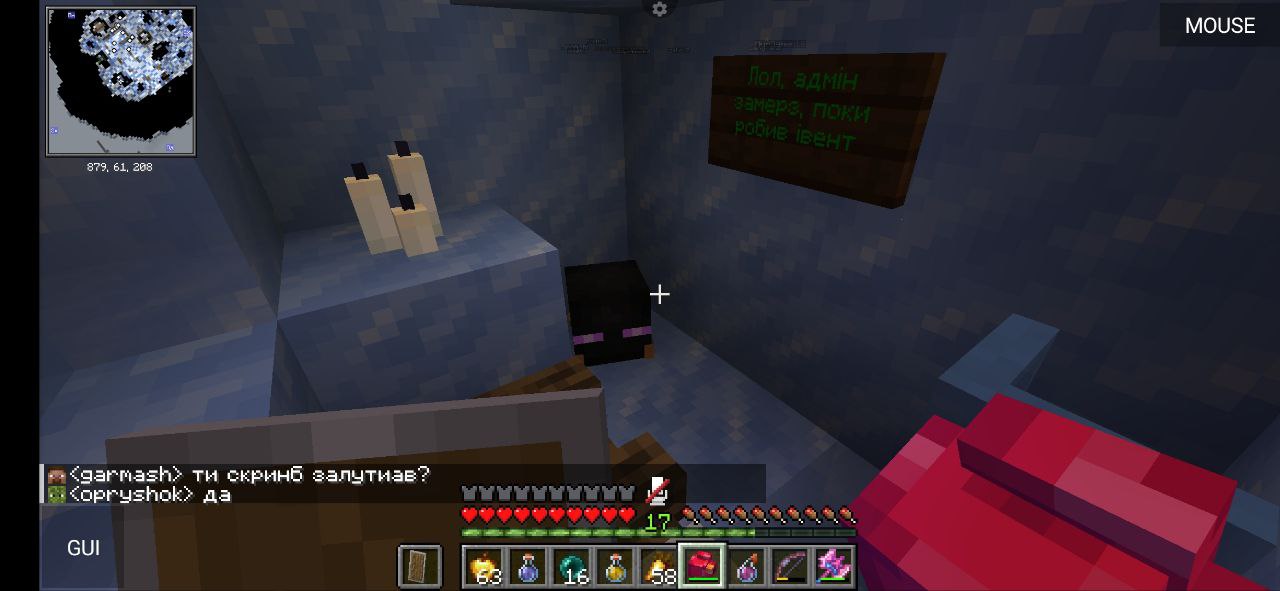
Task: Tap the MOUSE button
Action: (x=1219, y=26)
